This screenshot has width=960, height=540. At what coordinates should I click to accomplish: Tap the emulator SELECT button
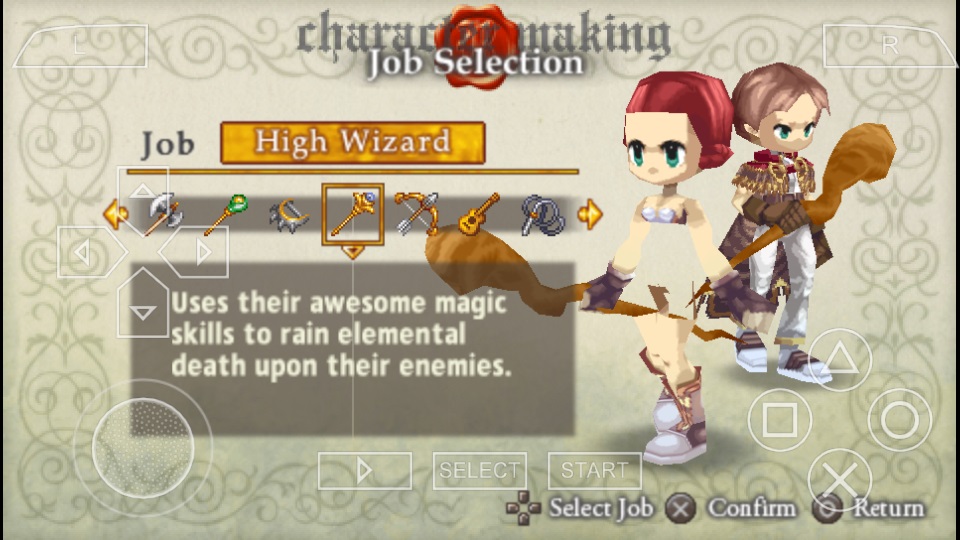(480, 470)
